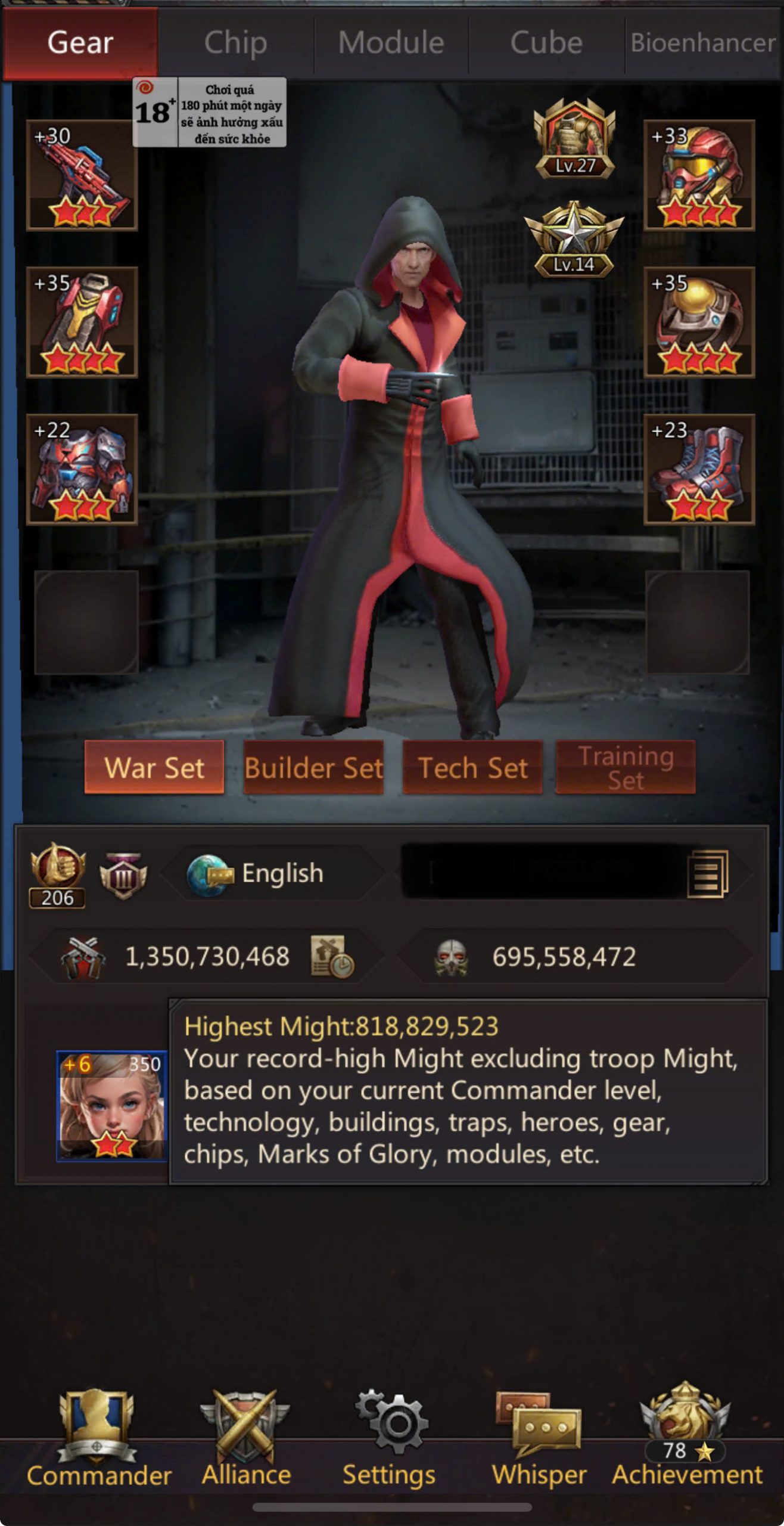Activate the War Set button
Viewport: 784px width, 1526px height.
(154, 767)
